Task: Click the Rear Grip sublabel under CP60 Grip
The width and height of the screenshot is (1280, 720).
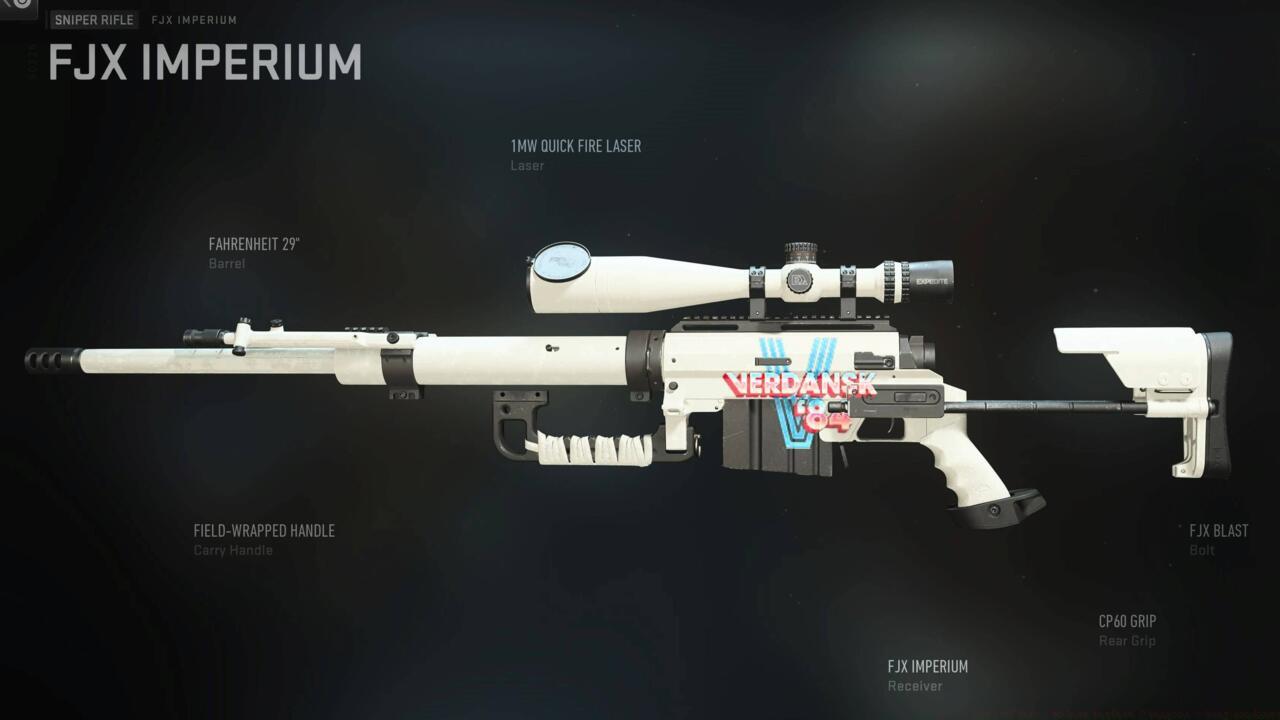Action: [x=1127, y=640]
